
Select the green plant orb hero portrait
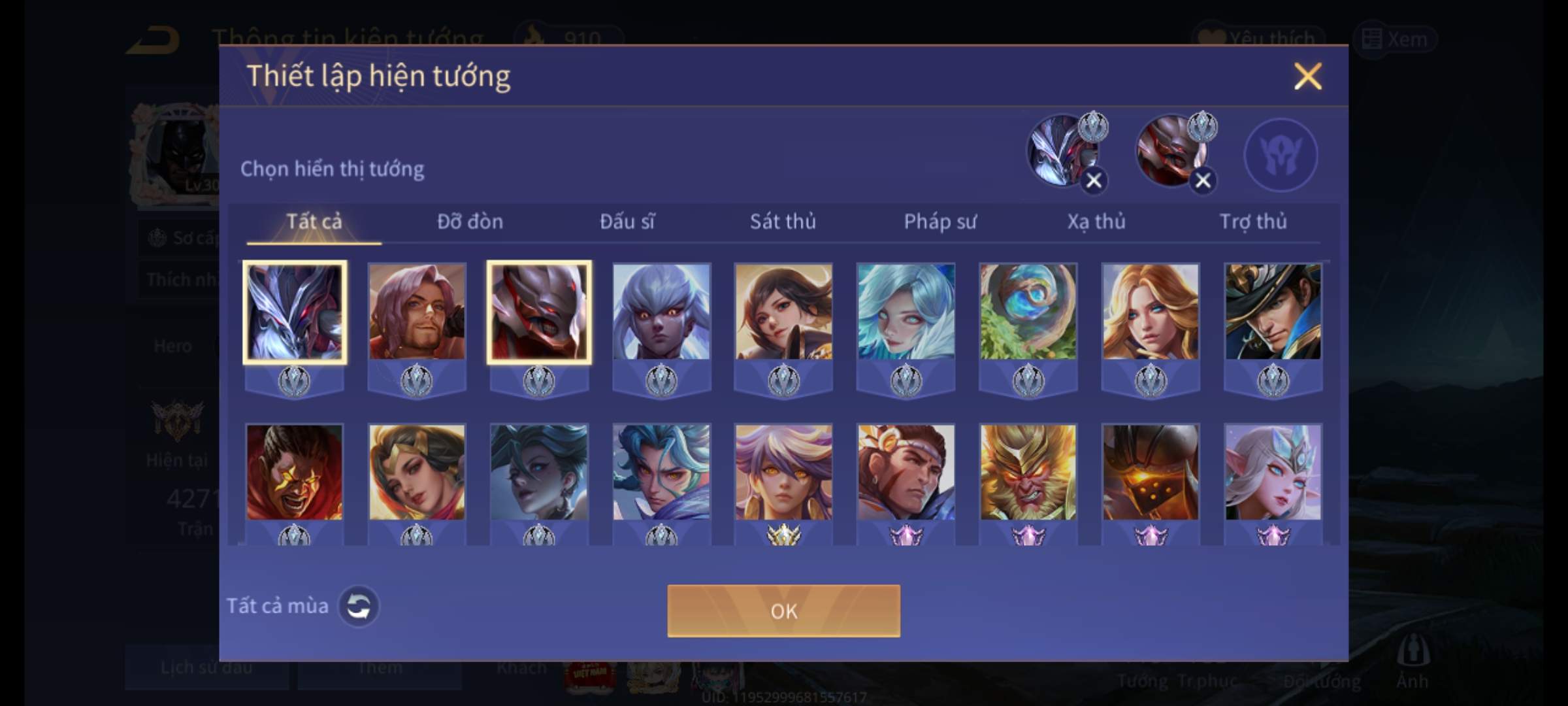coord(1028,312)
